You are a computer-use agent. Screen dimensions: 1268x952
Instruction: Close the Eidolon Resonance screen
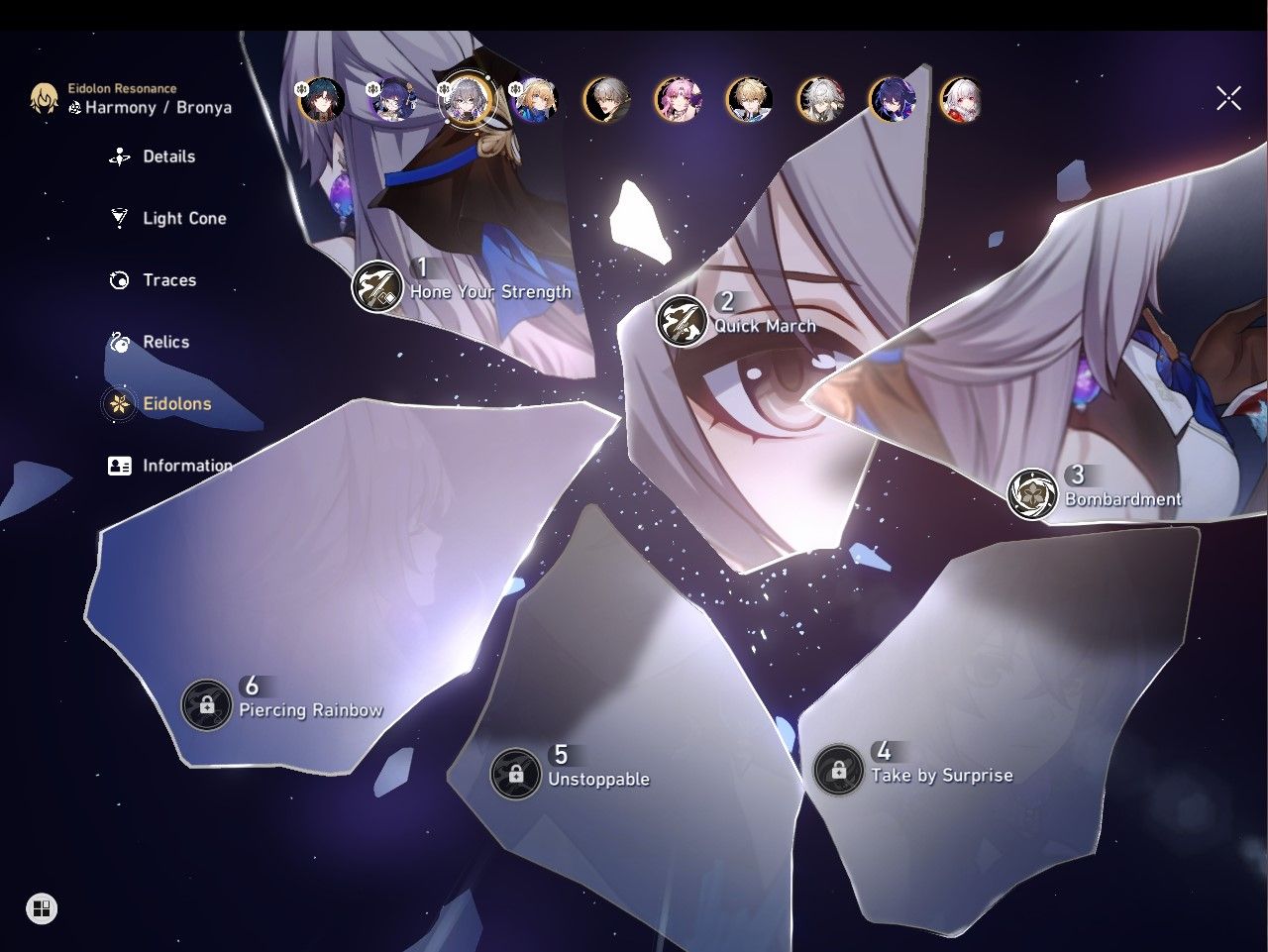point(1228,98)
